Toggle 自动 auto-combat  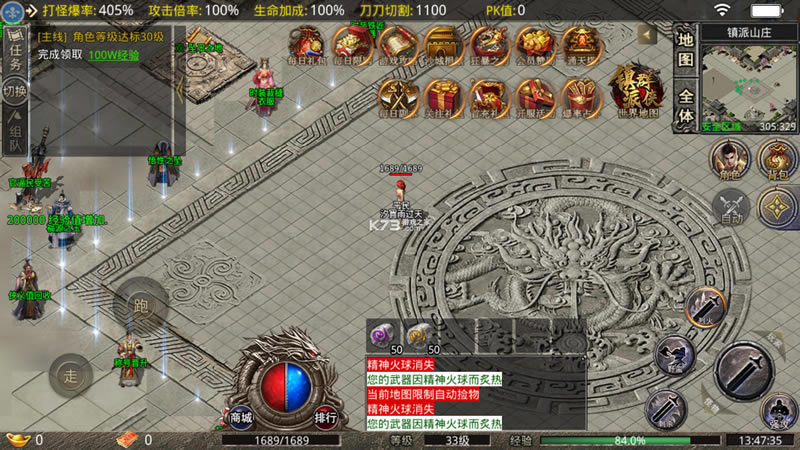tap(731, 208)
